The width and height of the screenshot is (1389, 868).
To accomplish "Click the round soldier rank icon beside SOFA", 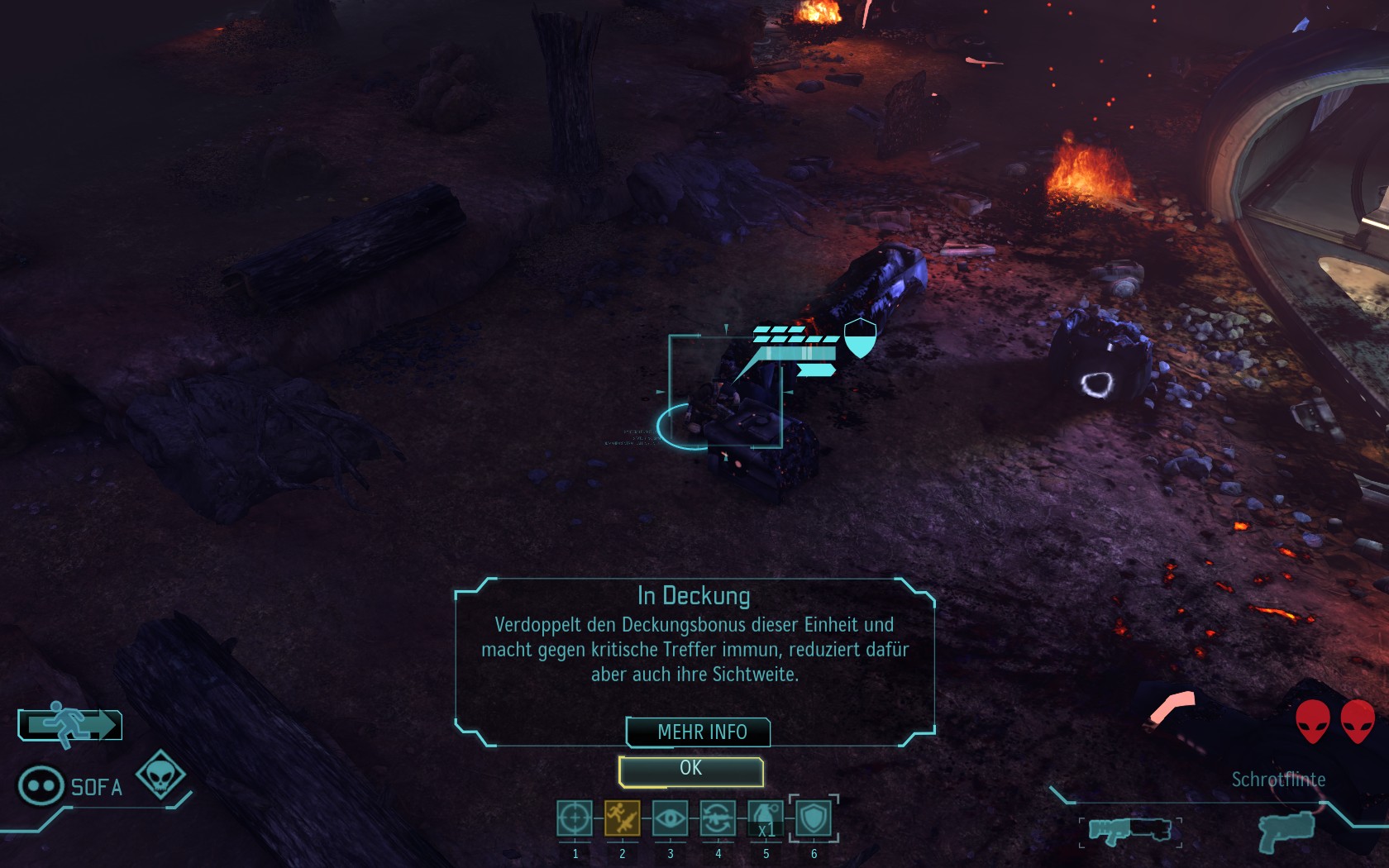I will pos(41,785).
